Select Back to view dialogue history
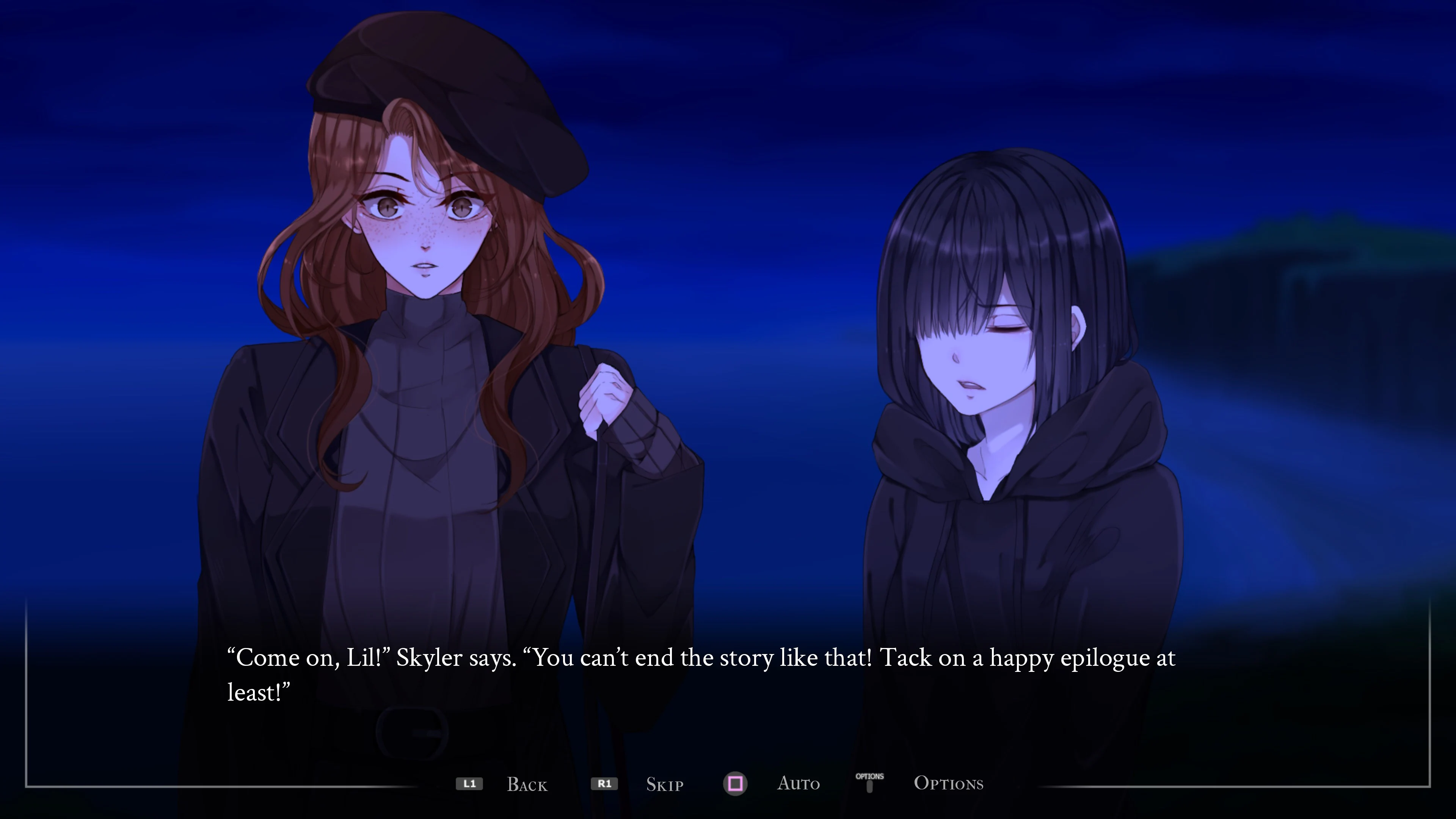 tap(527, 784)
